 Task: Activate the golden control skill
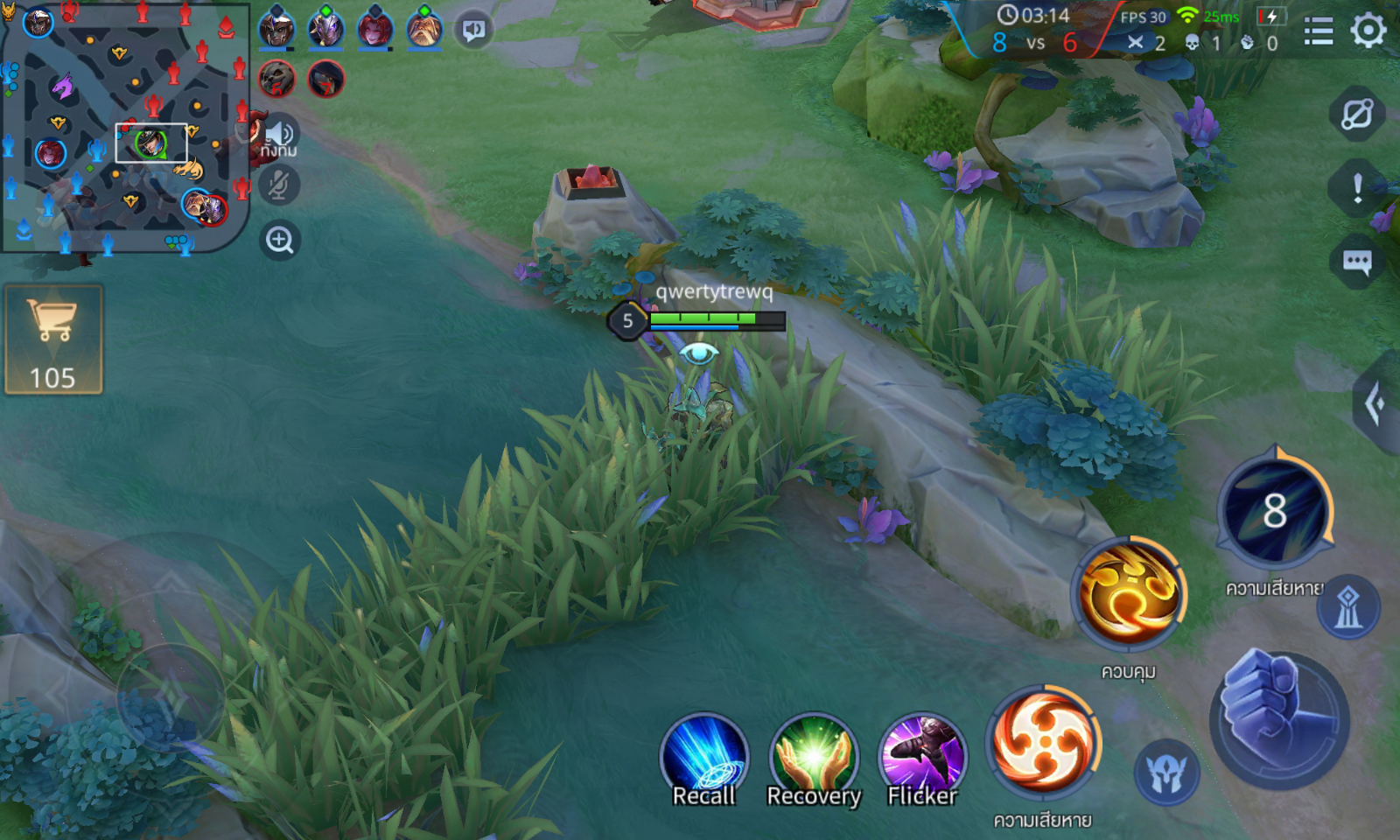(1129, 593)
